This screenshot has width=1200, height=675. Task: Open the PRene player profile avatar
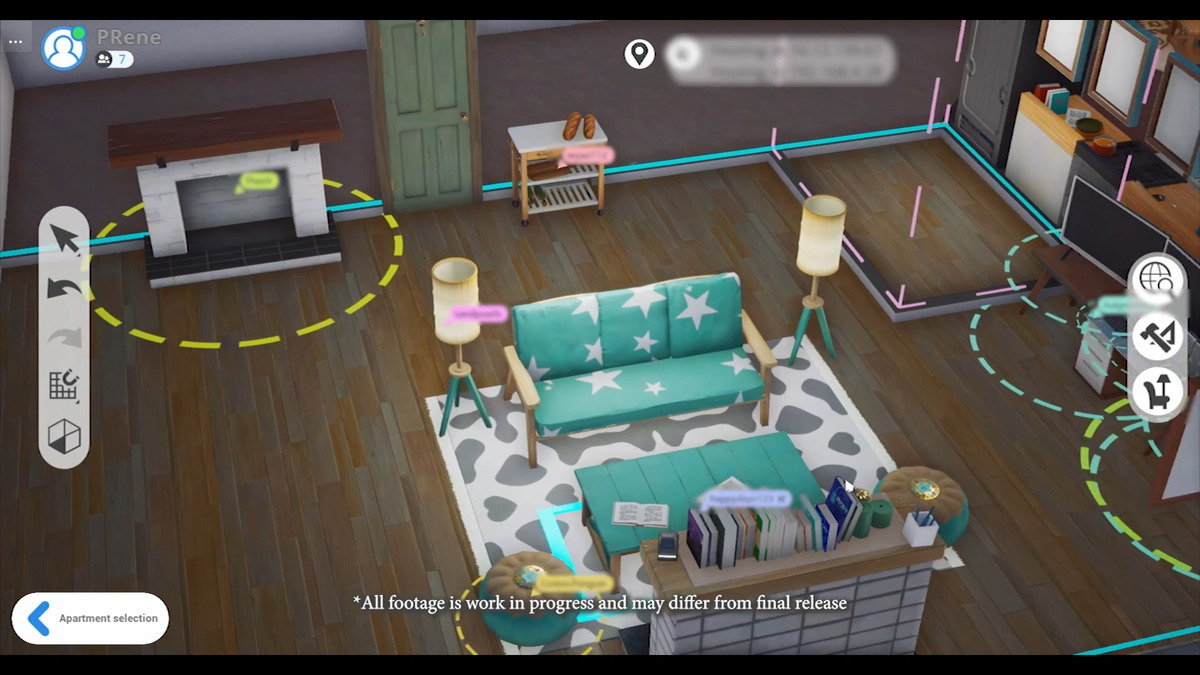[x=64, y=48]
